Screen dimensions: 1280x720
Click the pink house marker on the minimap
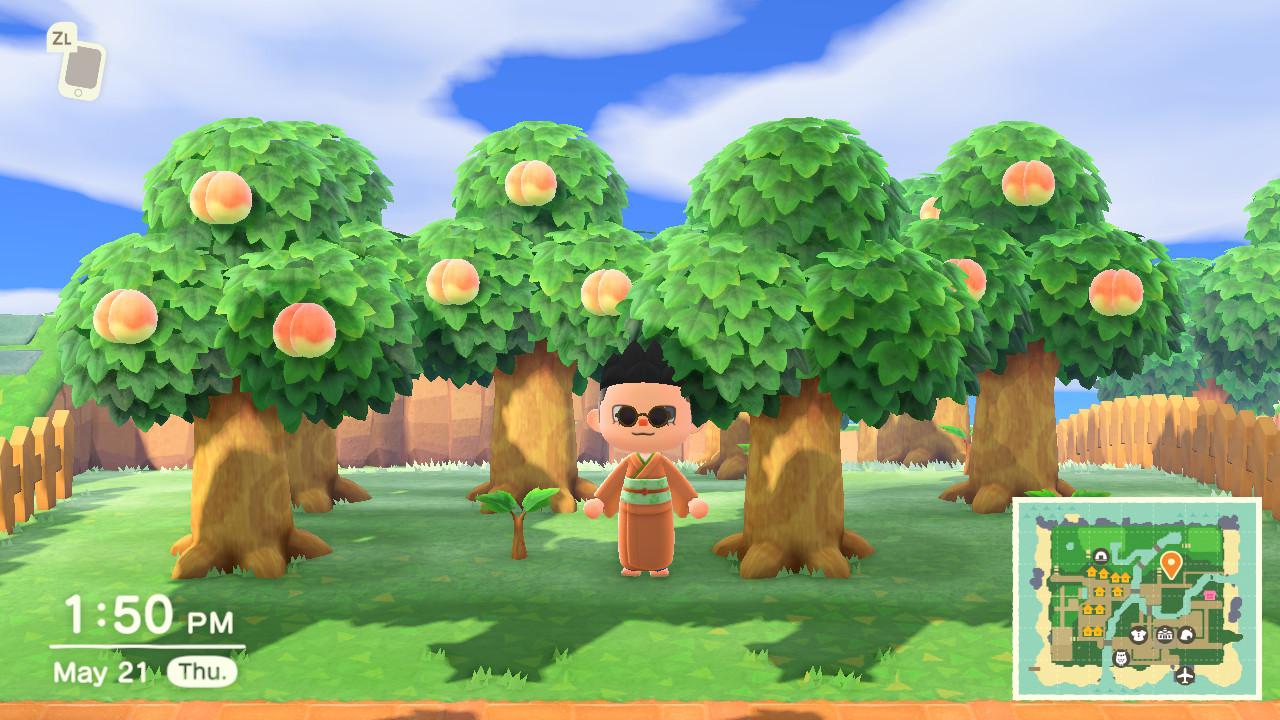click(x=1209, y=595)
